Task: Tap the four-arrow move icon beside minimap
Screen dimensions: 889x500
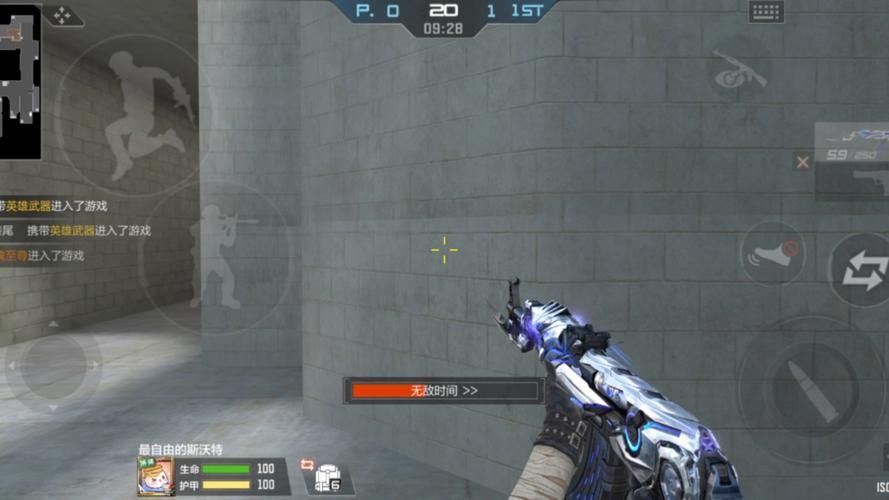Action: [62, 16]
